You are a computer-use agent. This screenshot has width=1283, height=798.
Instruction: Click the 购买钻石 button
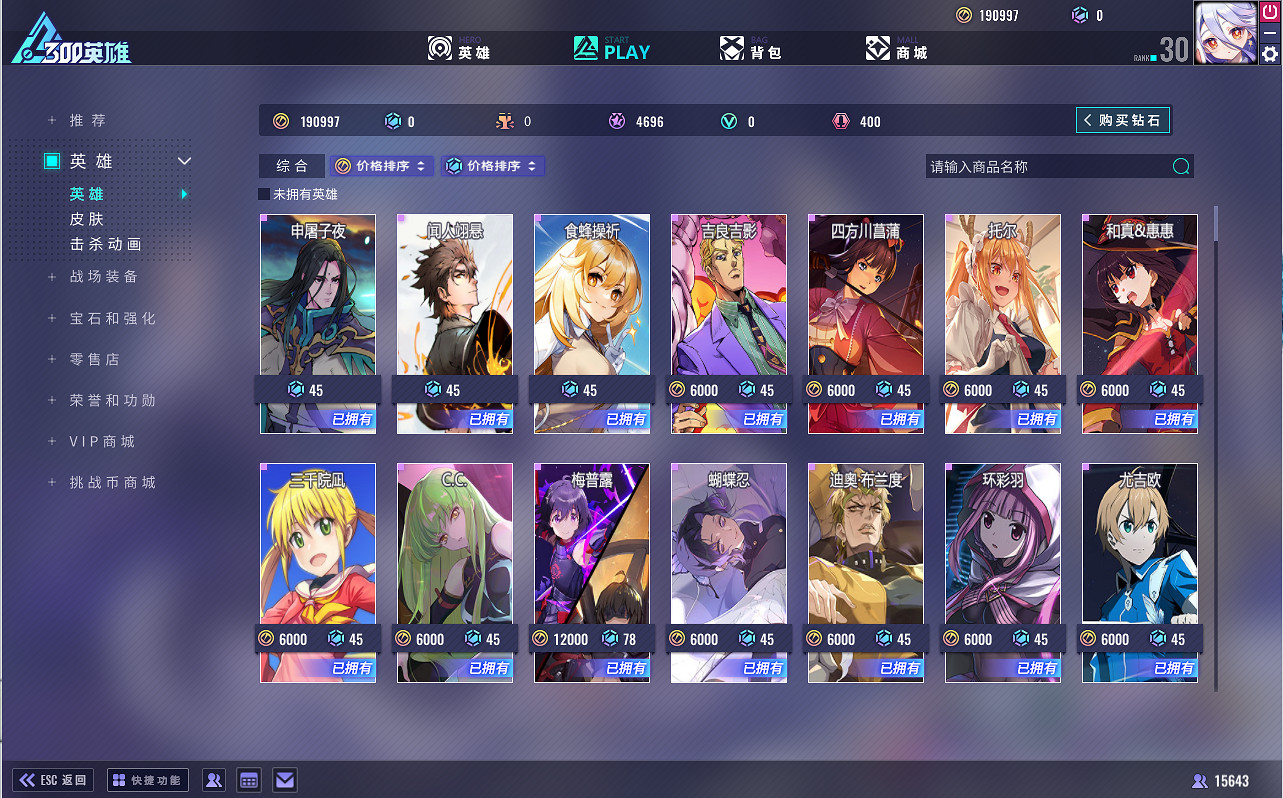(x=1122, y=119)
